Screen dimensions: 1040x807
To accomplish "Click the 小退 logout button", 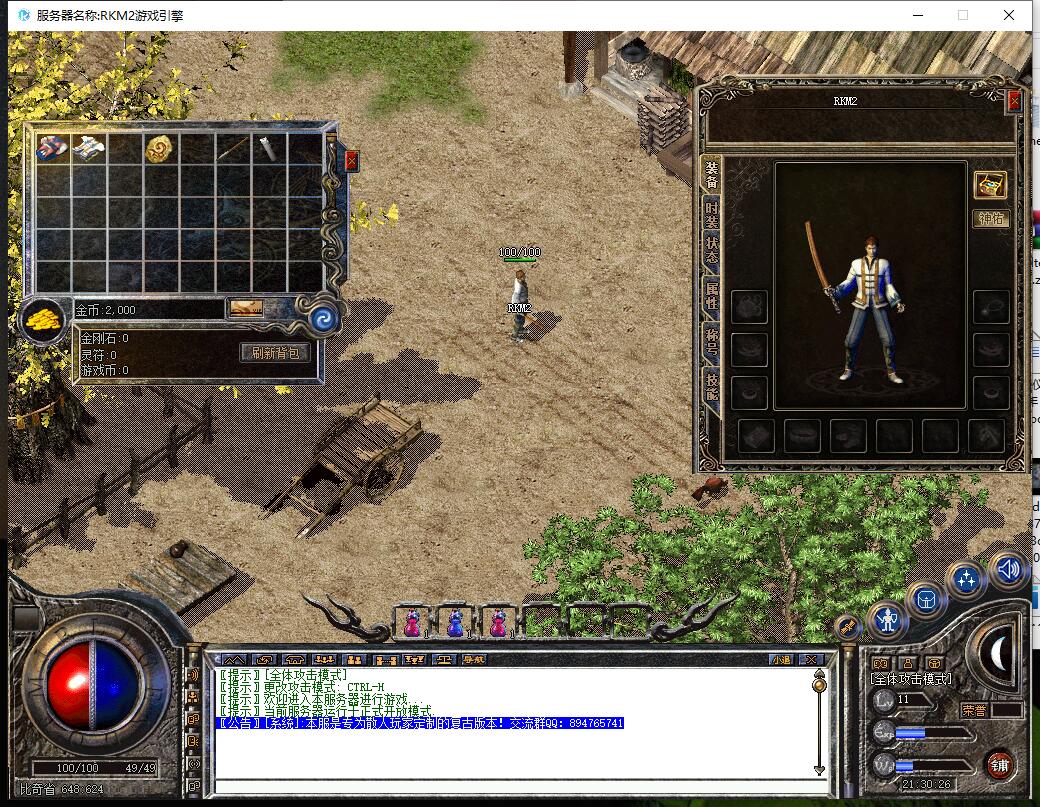I will tap(781, 659).
